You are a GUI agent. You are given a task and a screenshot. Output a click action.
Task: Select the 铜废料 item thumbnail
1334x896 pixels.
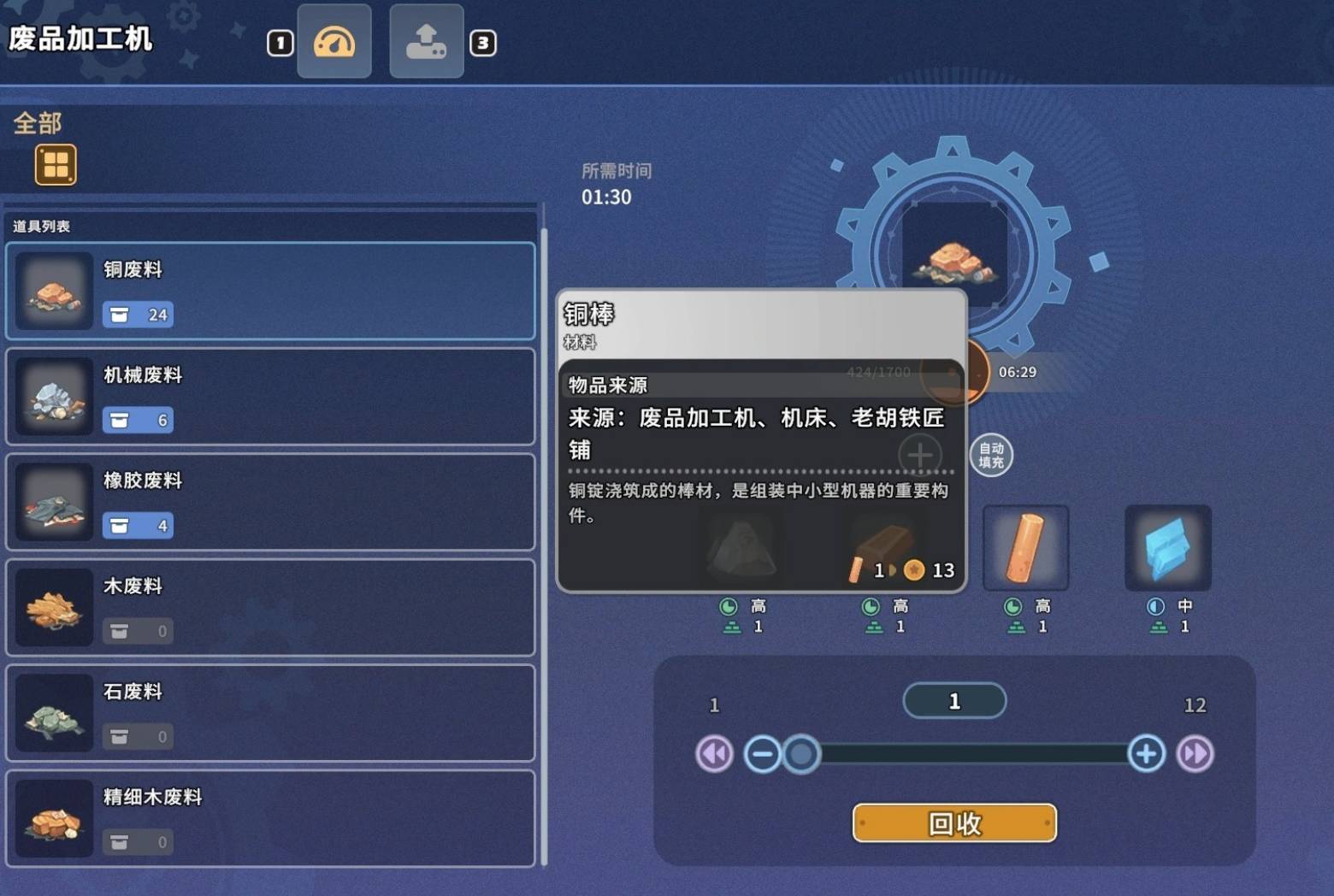coord(53,291)
